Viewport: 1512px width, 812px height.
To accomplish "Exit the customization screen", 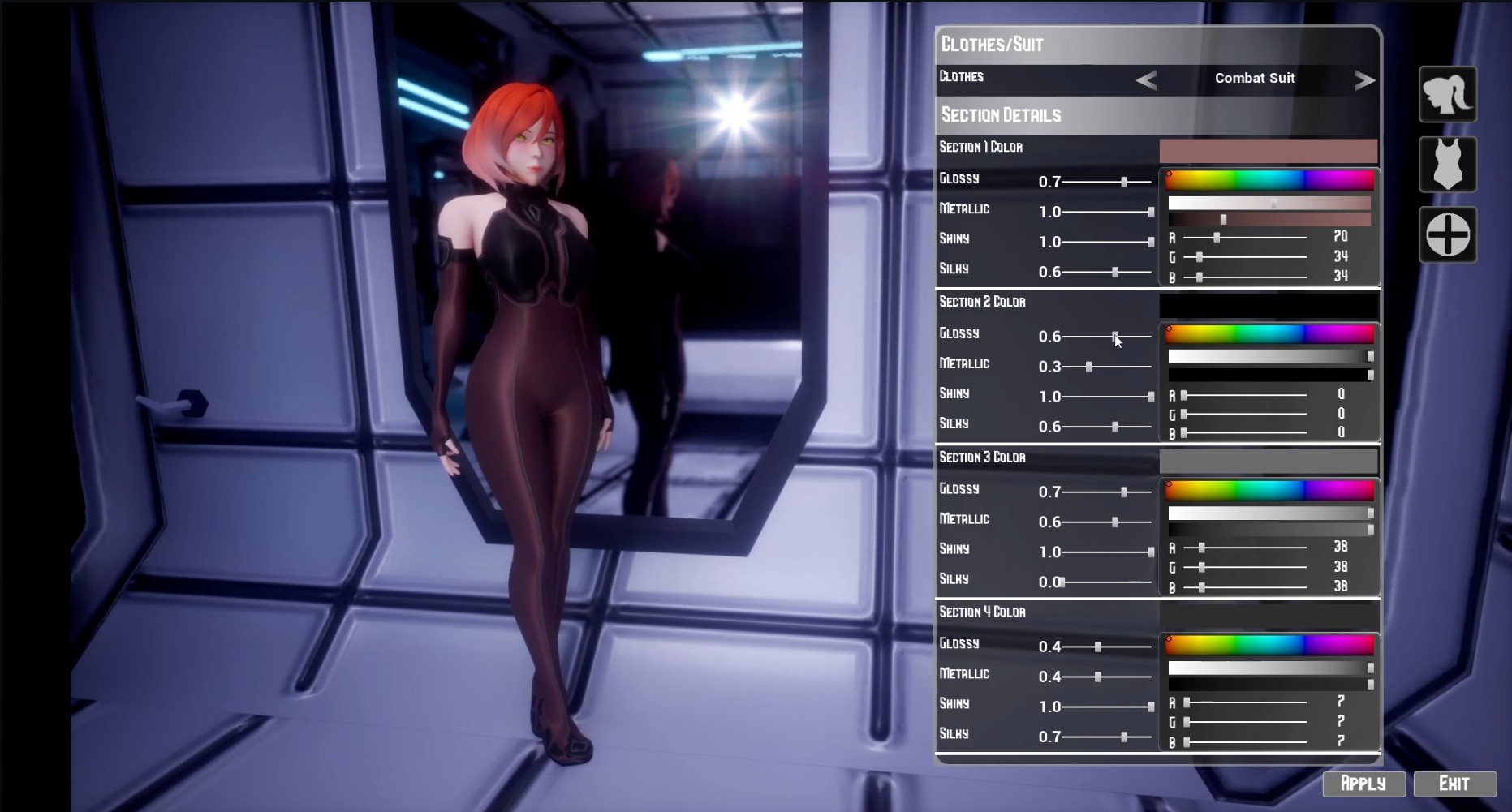I will (x=1454, y=784).
